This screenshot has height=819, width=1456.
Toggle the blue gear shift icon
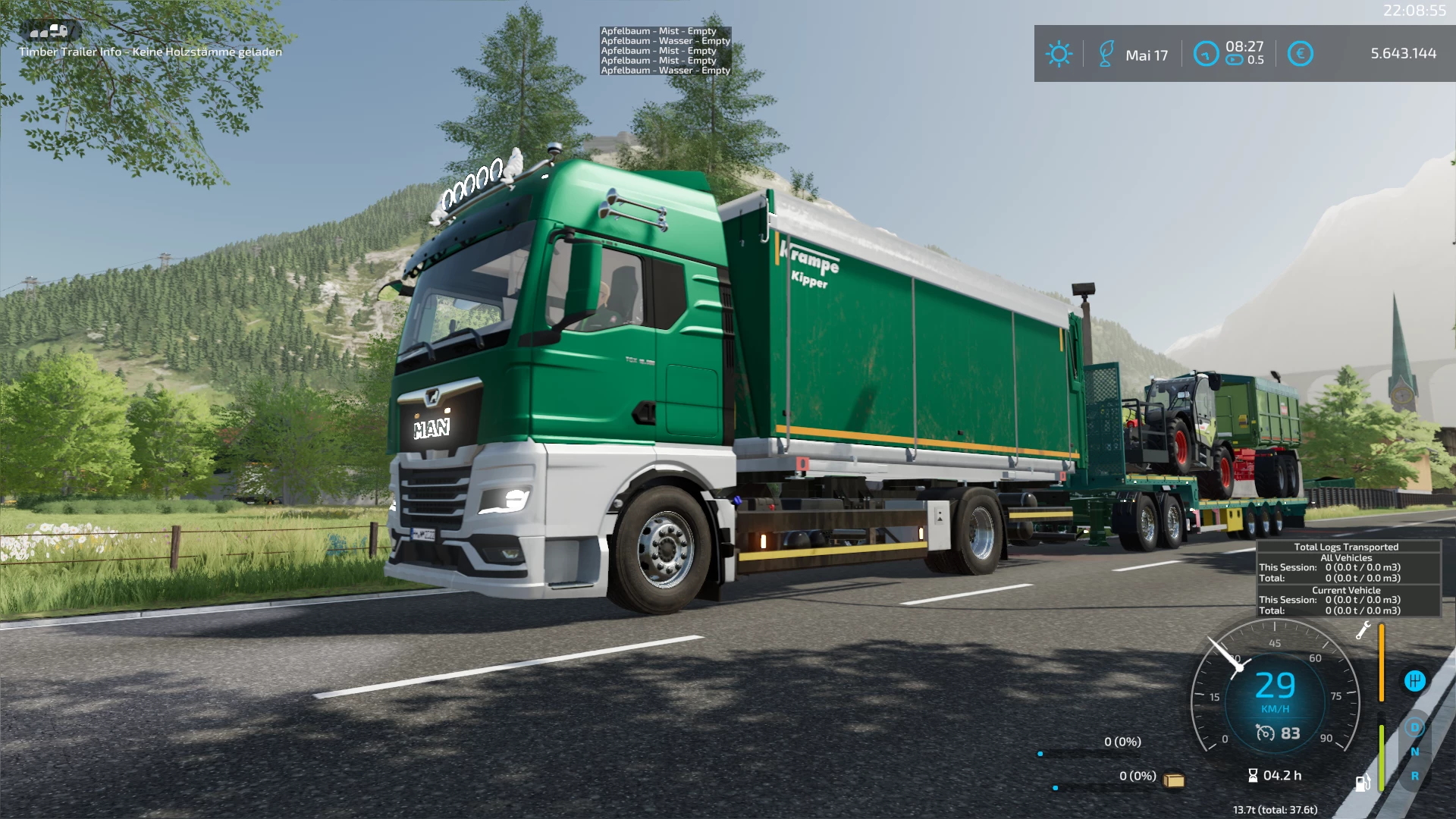pyautogui.click(x=1414, y=681)
